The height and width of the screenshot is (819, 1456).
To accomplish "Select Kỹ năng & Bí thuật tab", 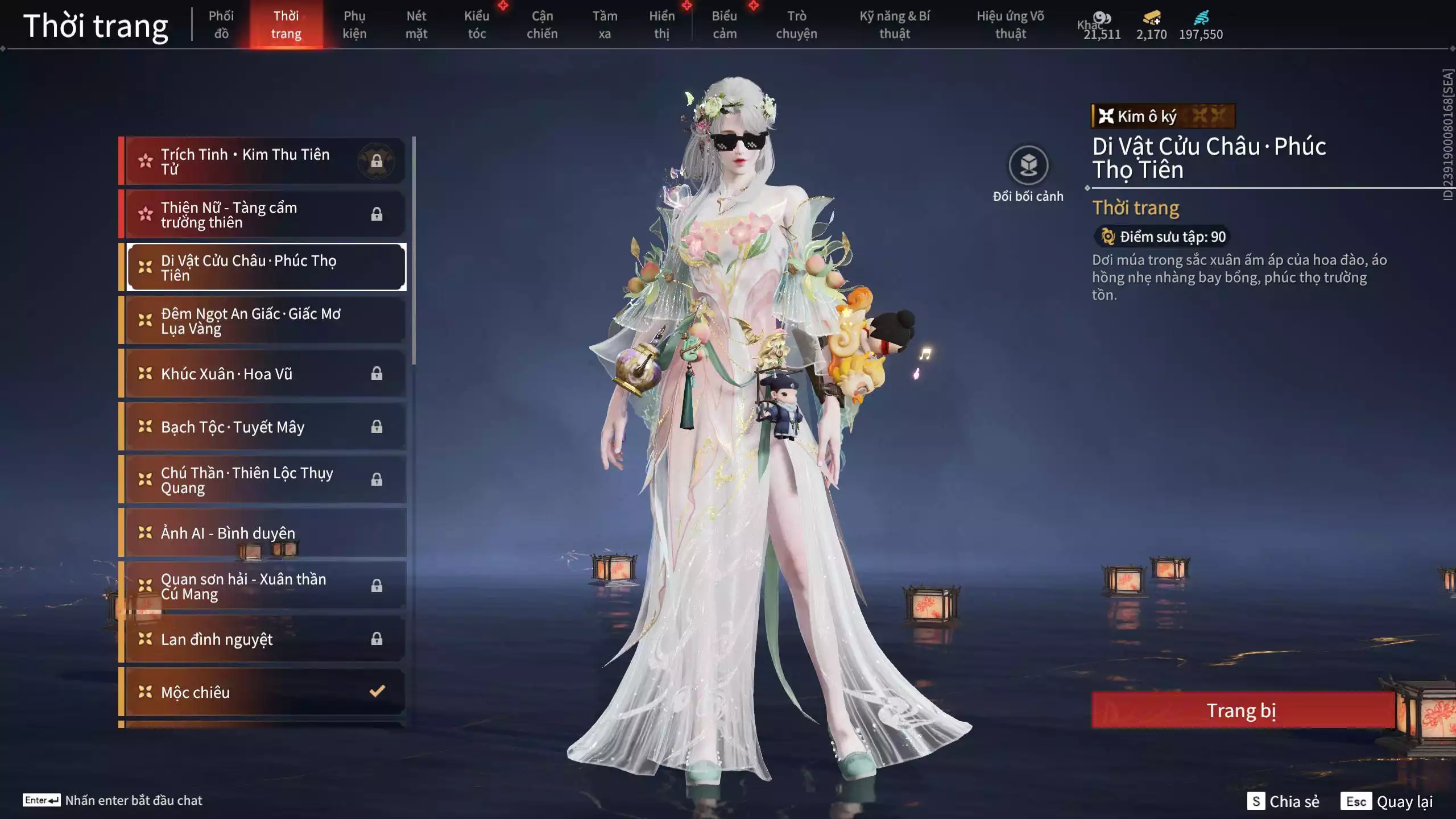I will 894,24.
